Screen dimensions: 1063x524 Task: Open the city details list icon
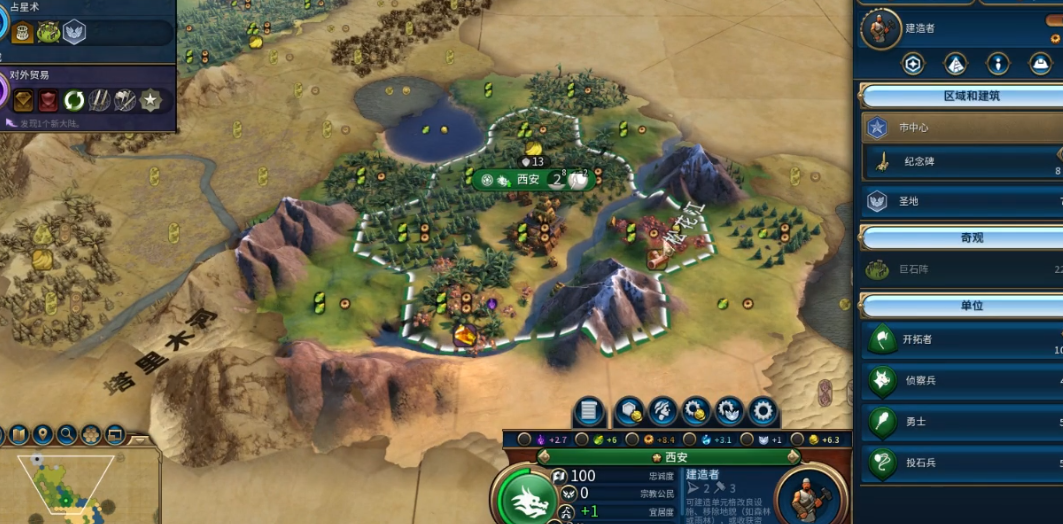click(590, 411)
